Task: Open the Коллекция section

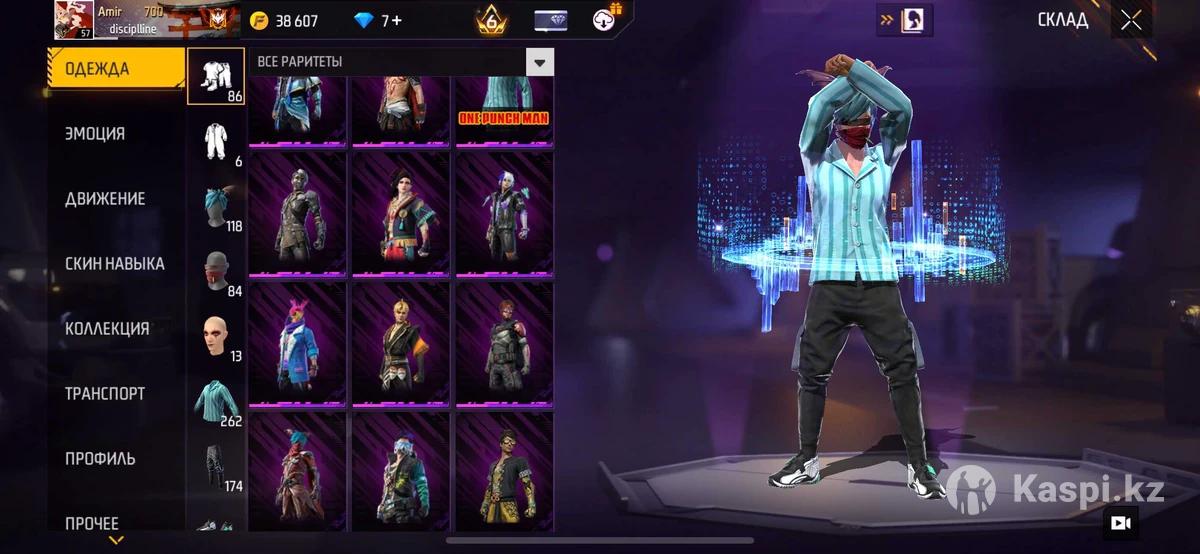Action: [107, 329]
